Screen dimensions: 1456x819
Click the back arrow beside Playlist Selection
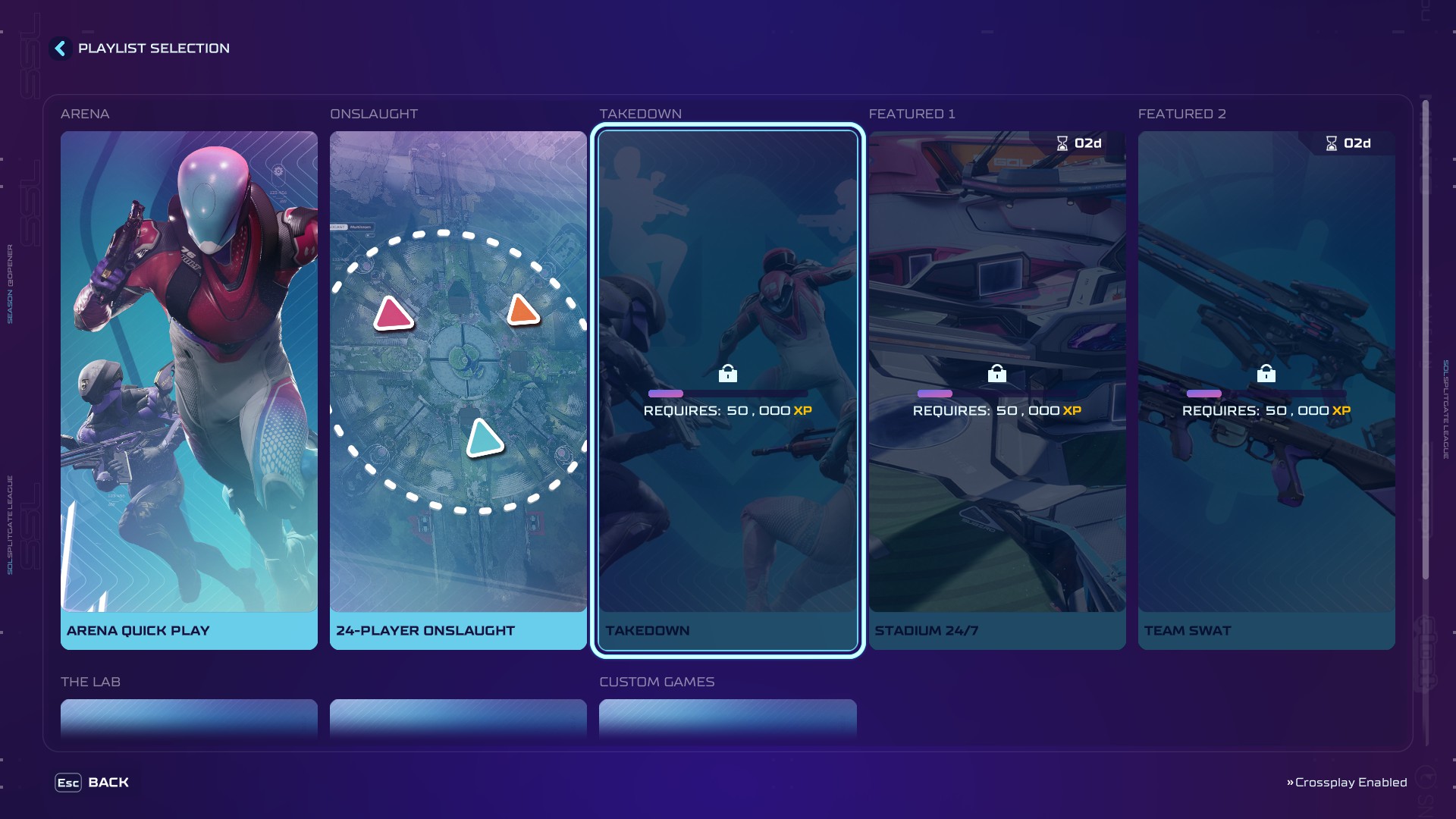60,48
